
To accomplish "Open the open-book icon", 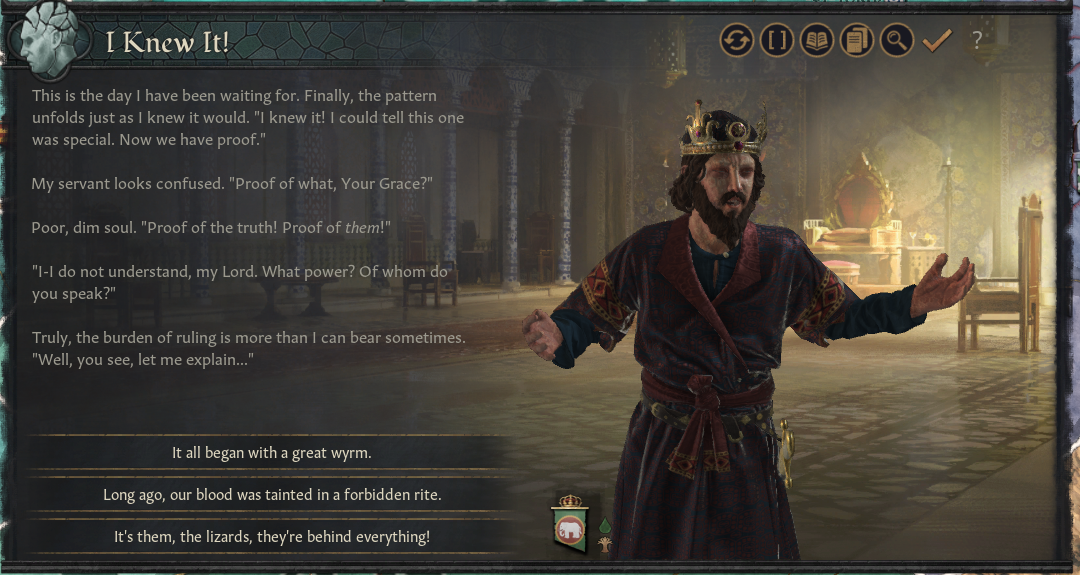I will point(817,41).
